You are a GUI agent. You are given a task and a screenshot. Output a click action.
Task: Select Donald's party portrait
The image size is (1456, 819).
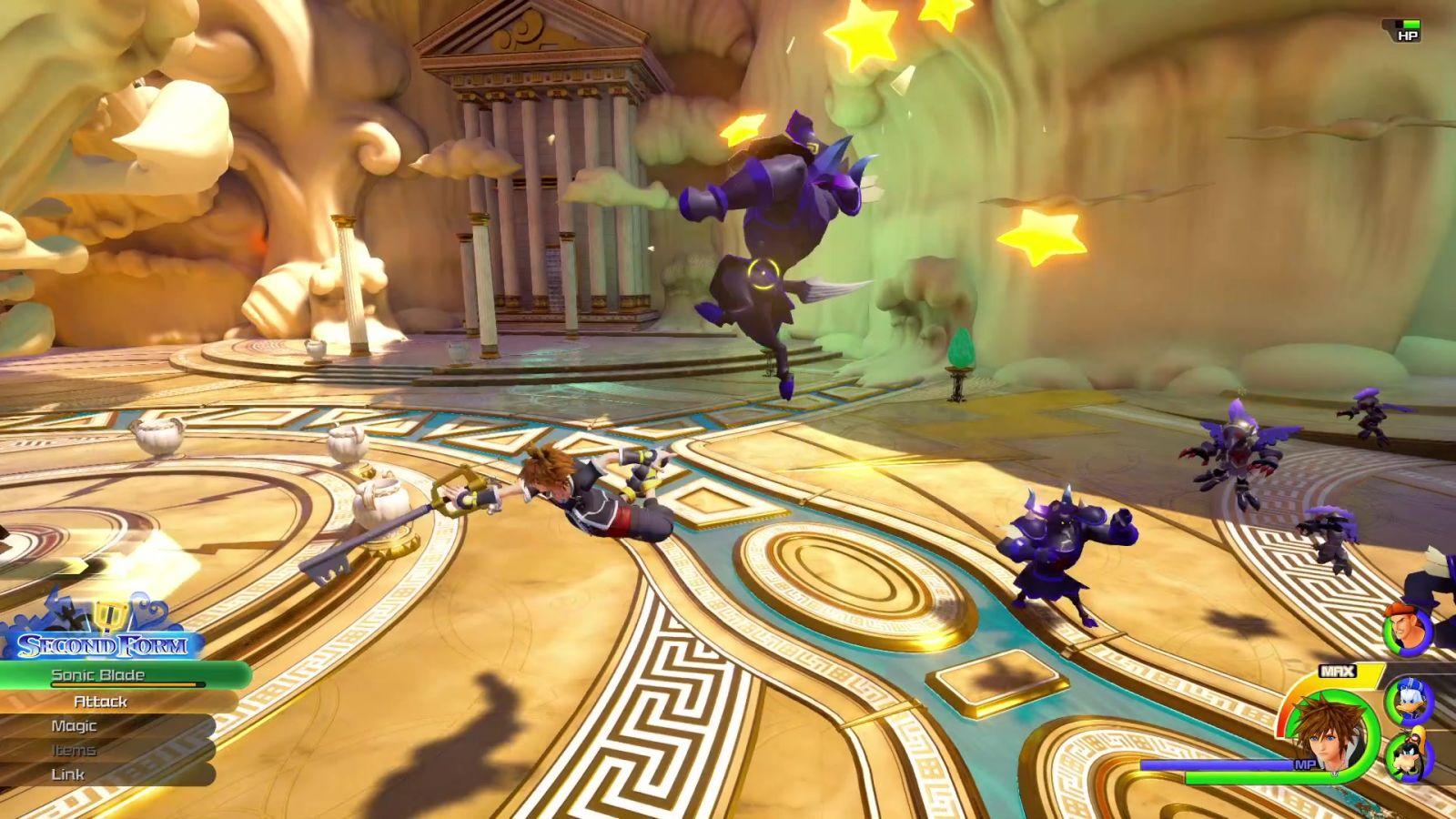pyautogui.click(x=1408, y=700)
